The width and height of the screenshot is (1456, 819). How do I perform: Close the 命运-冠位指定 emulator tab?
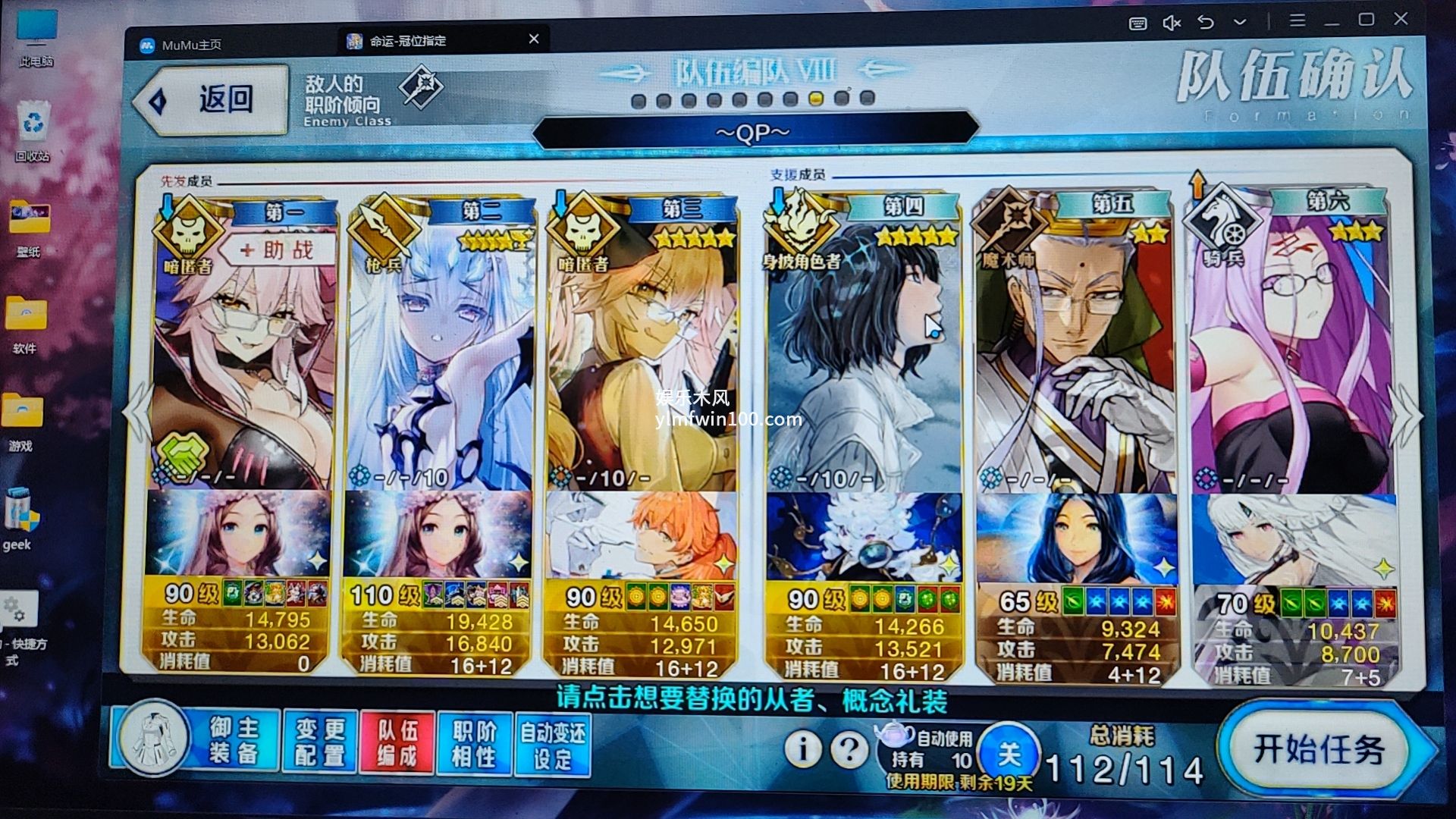pyautogui.click(x=534, y=39)
